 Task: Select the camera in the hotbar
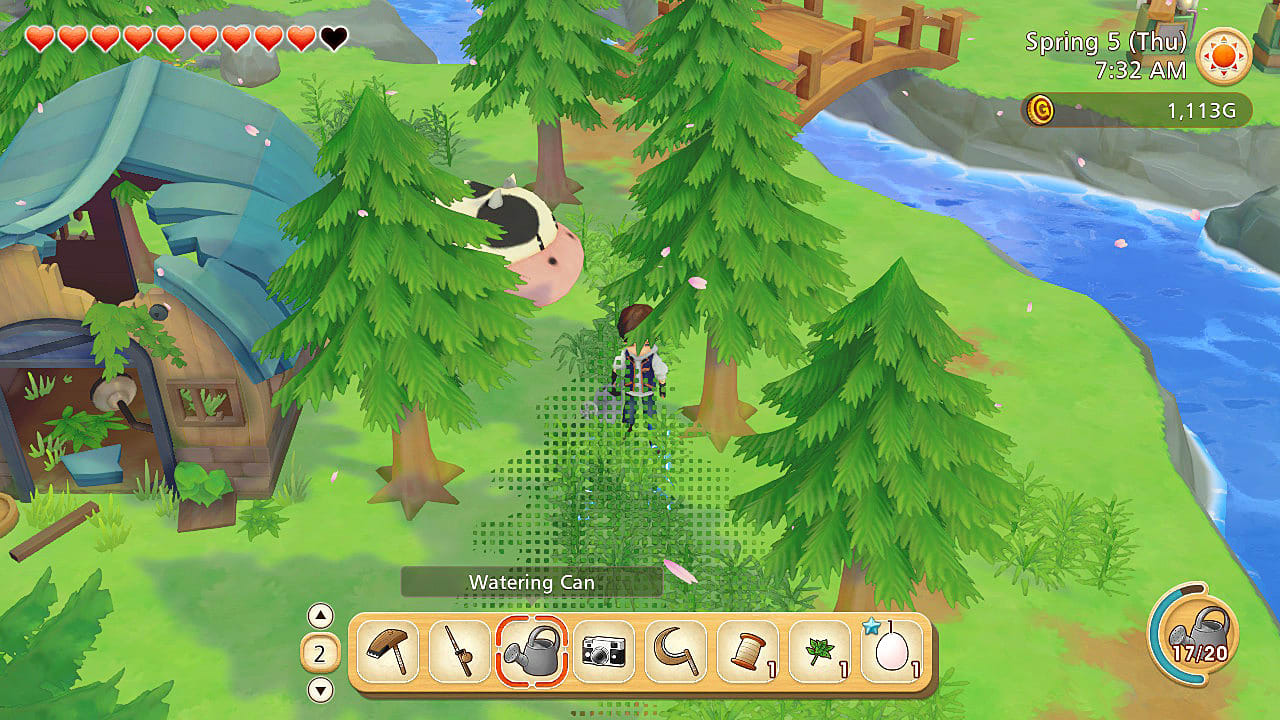tap(603, 651)
